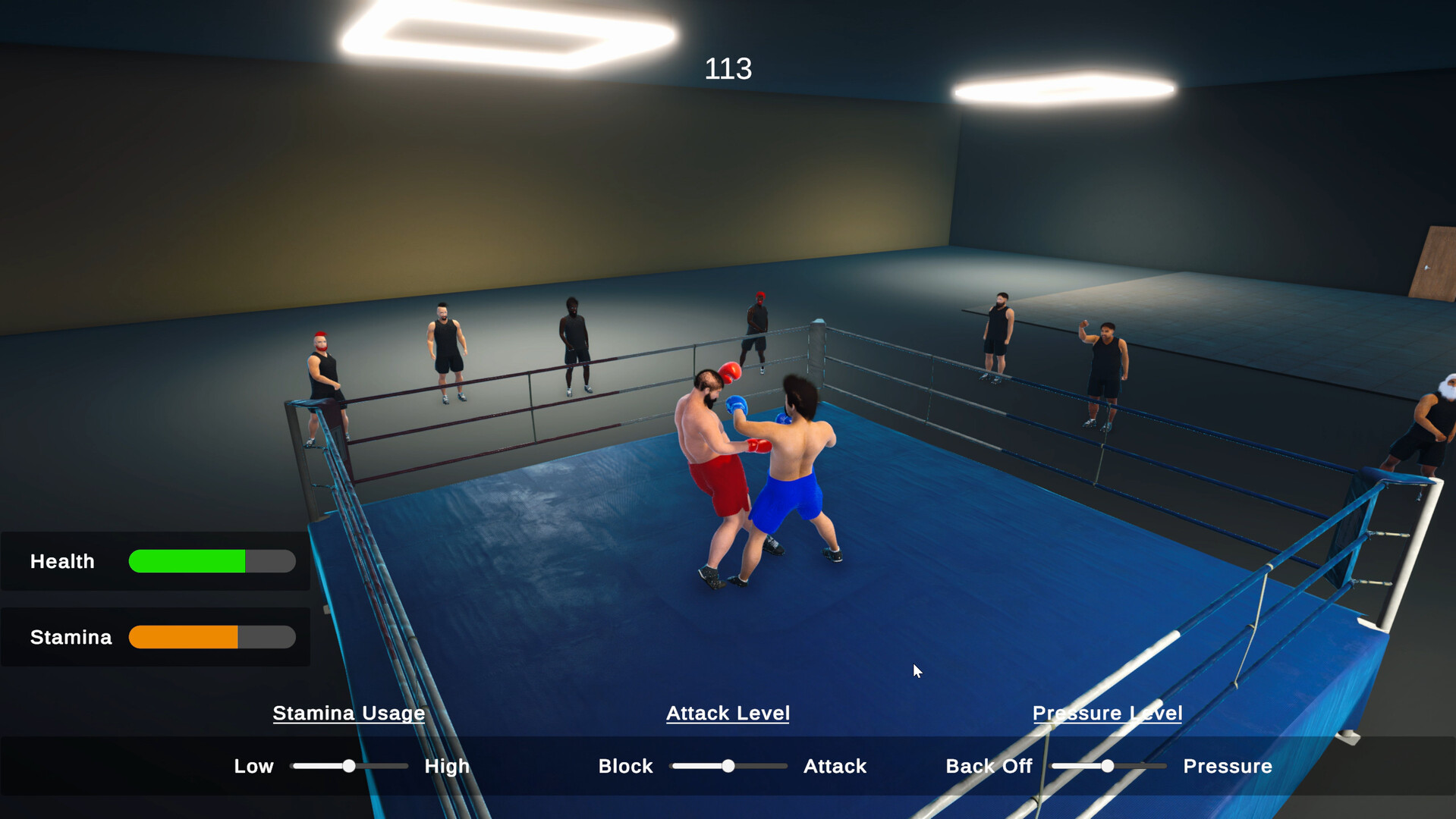Click the Stamina panel label text

point(71,637)
